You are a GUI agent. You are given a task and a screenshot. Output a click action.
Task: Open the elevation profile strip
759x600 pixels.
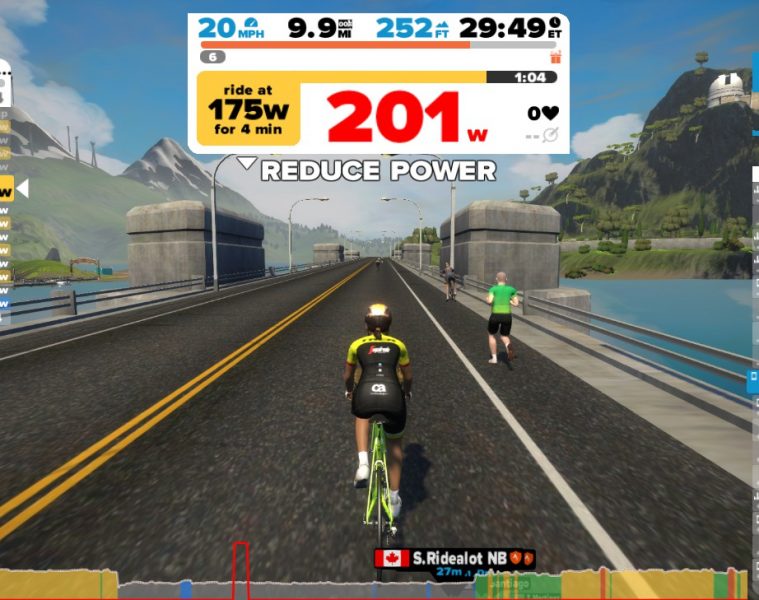379,584
